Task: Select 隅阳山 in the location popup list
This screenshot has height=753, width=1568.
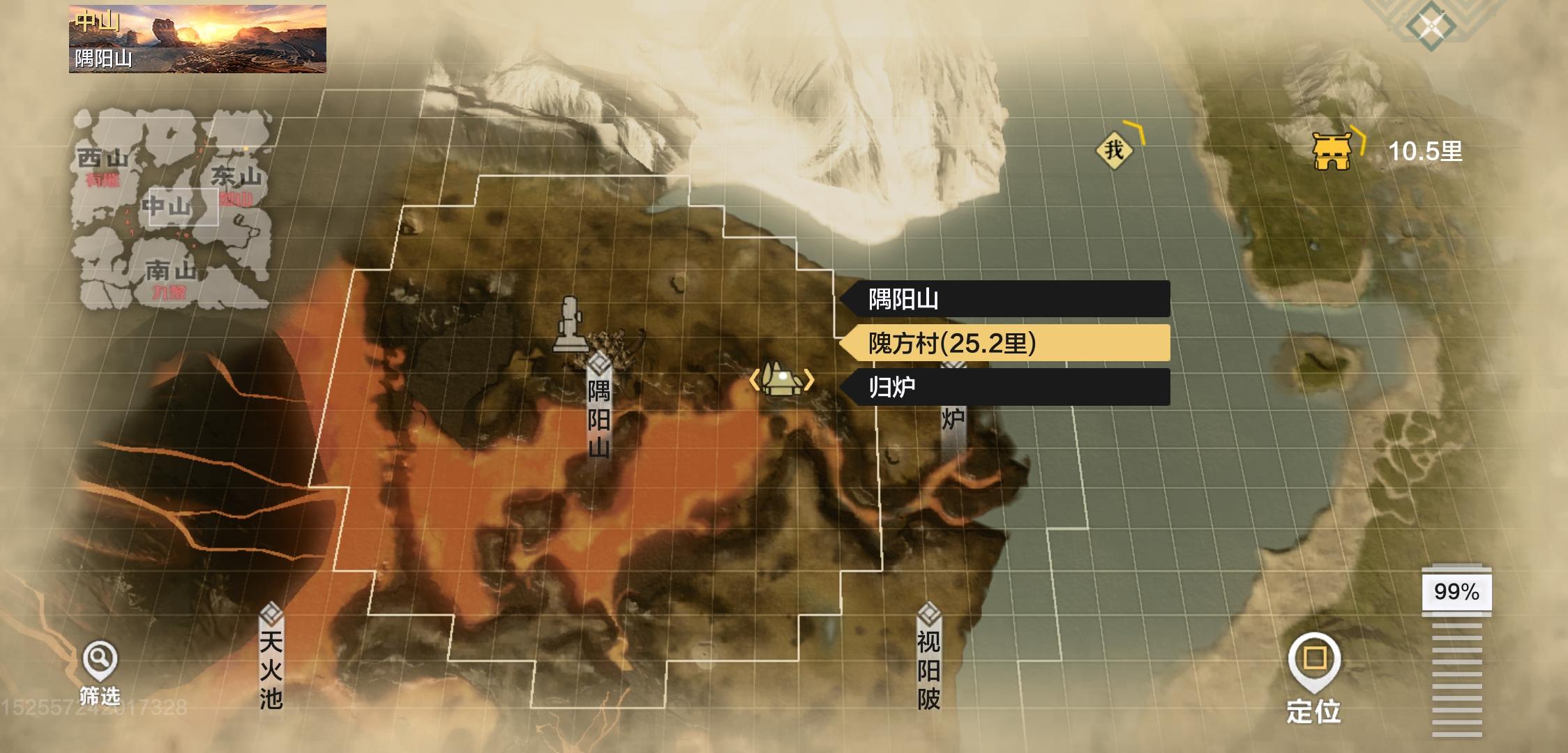Action: (1004, 299)
